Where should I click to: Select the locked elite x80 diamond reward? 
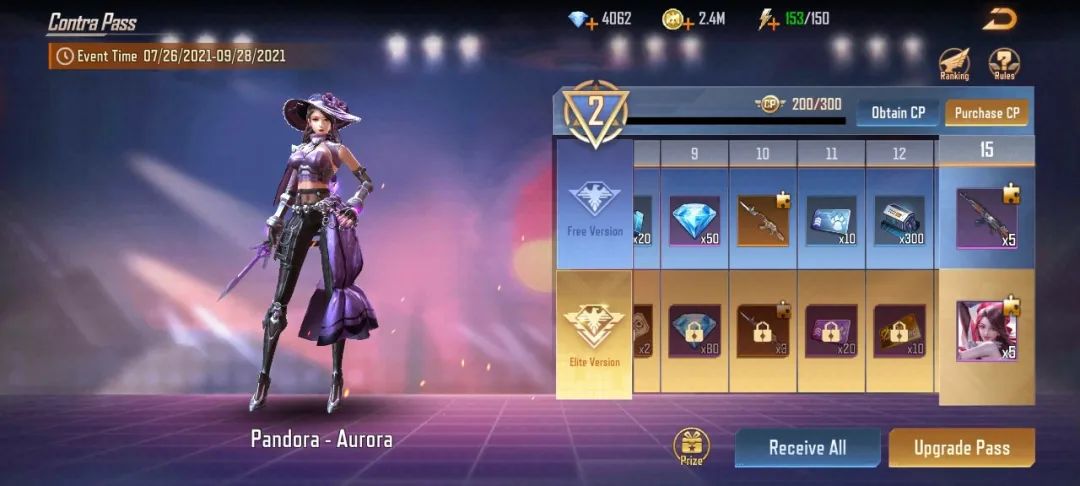point(694,331)
